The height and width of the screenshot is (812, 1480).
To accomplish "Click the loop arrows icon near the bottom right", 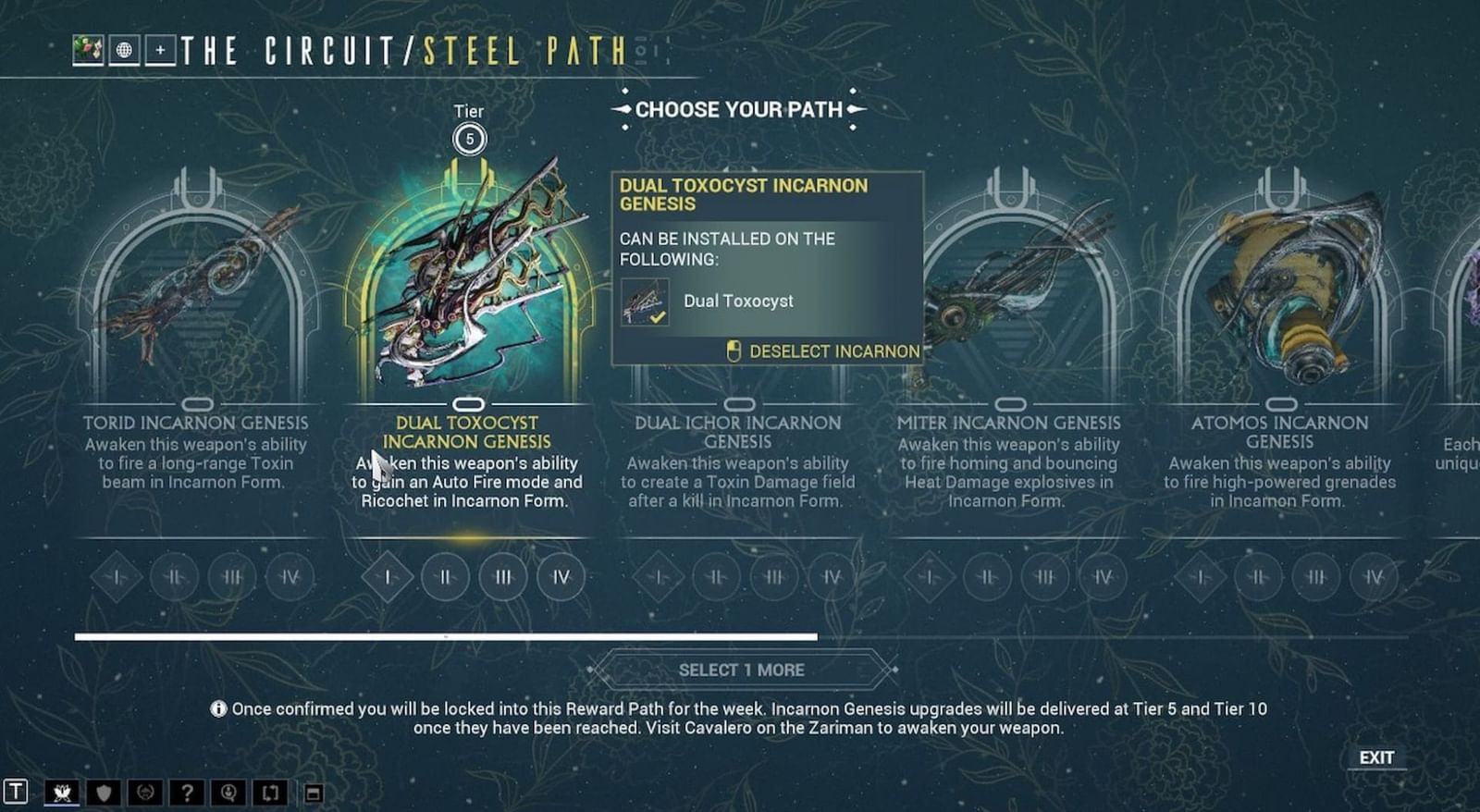I will pyautogui.click(x=270, y=792).
